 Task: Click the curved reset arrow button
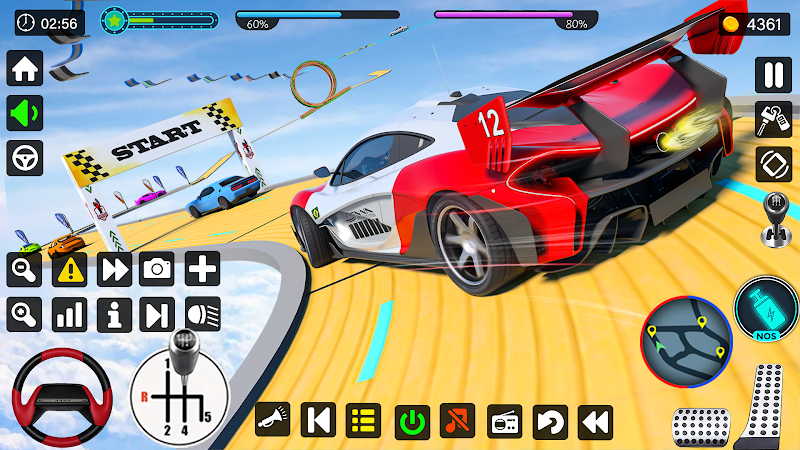tap(550, 421)
